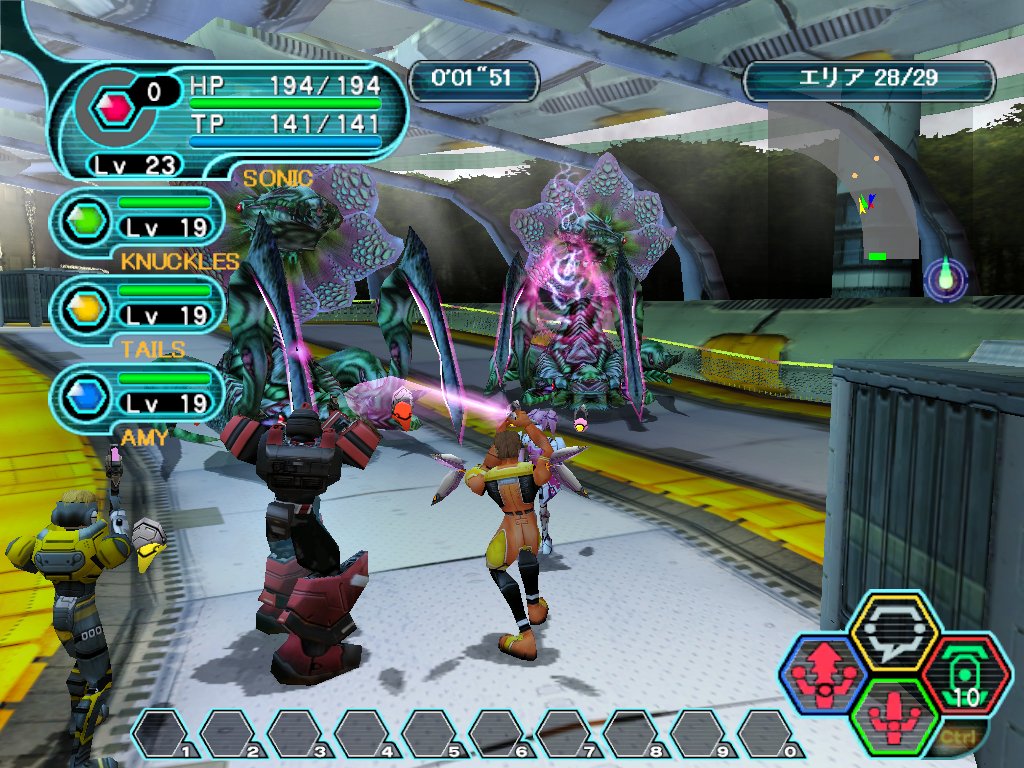Select the party member panel with green gem
This screenshot has width=1024, height=768.
click(x=137, y=216)
